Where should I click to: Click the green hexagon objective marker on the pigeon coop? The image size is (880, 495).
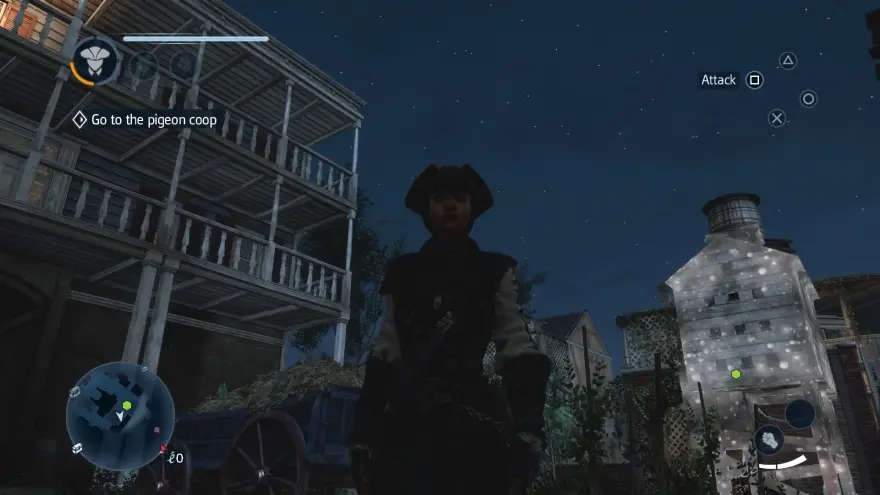click(736, 374)
